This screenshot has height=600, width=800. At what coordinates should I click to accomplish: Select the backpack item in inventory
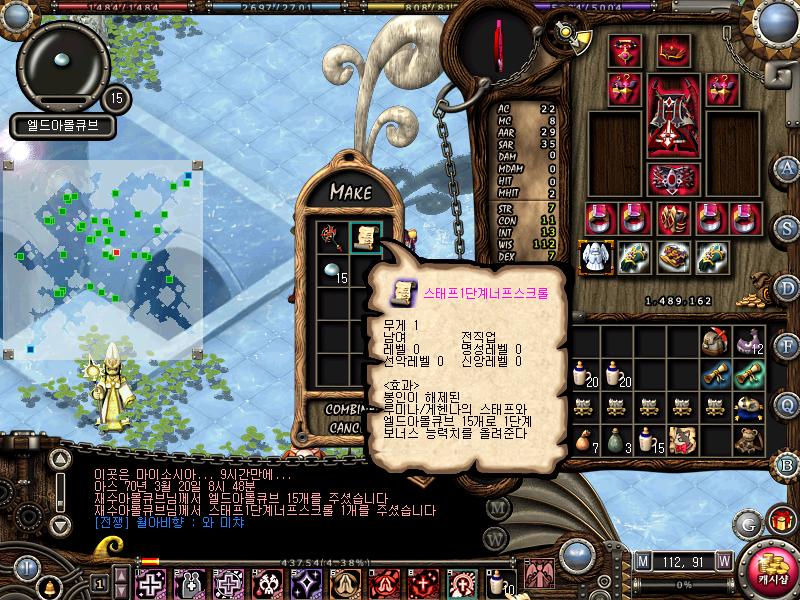tap(715, 341)
